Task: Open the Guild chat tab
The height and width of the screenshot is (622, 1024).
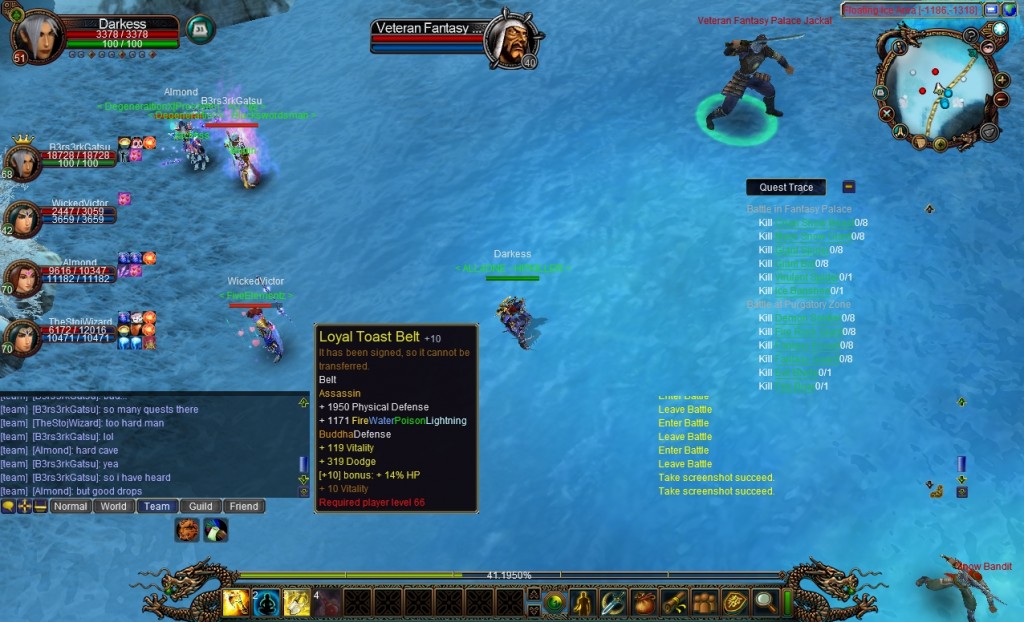Action: coord(201,506)
